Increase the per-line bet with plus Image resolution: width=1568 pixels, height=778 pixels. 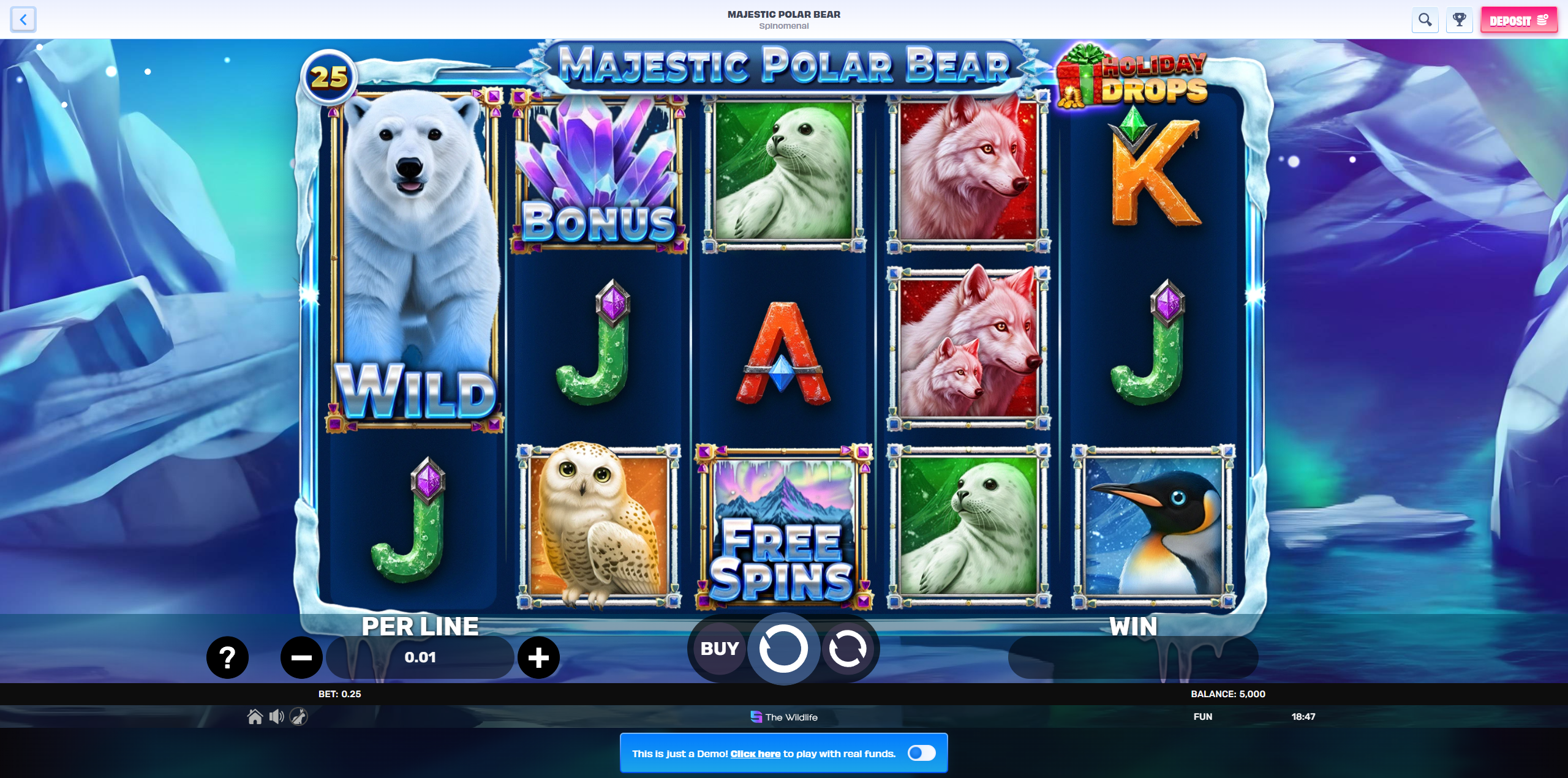click(x=538, y=657)
